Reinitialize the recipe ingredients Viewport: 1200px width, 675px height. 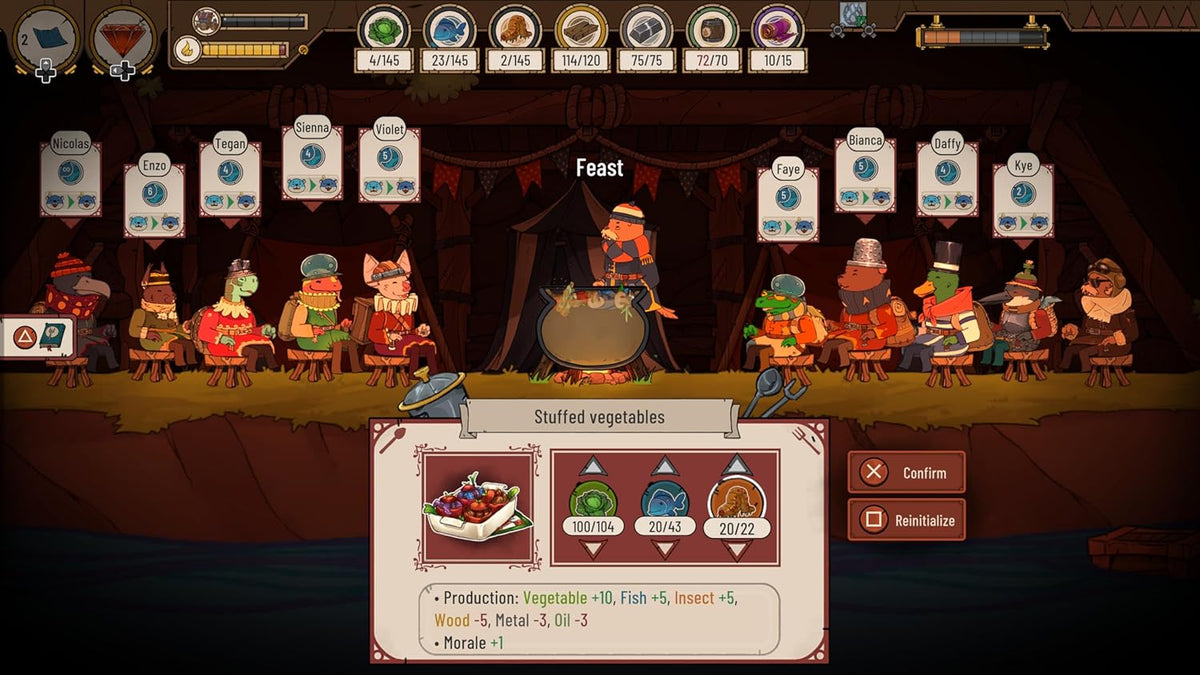(x=906, y=520)
